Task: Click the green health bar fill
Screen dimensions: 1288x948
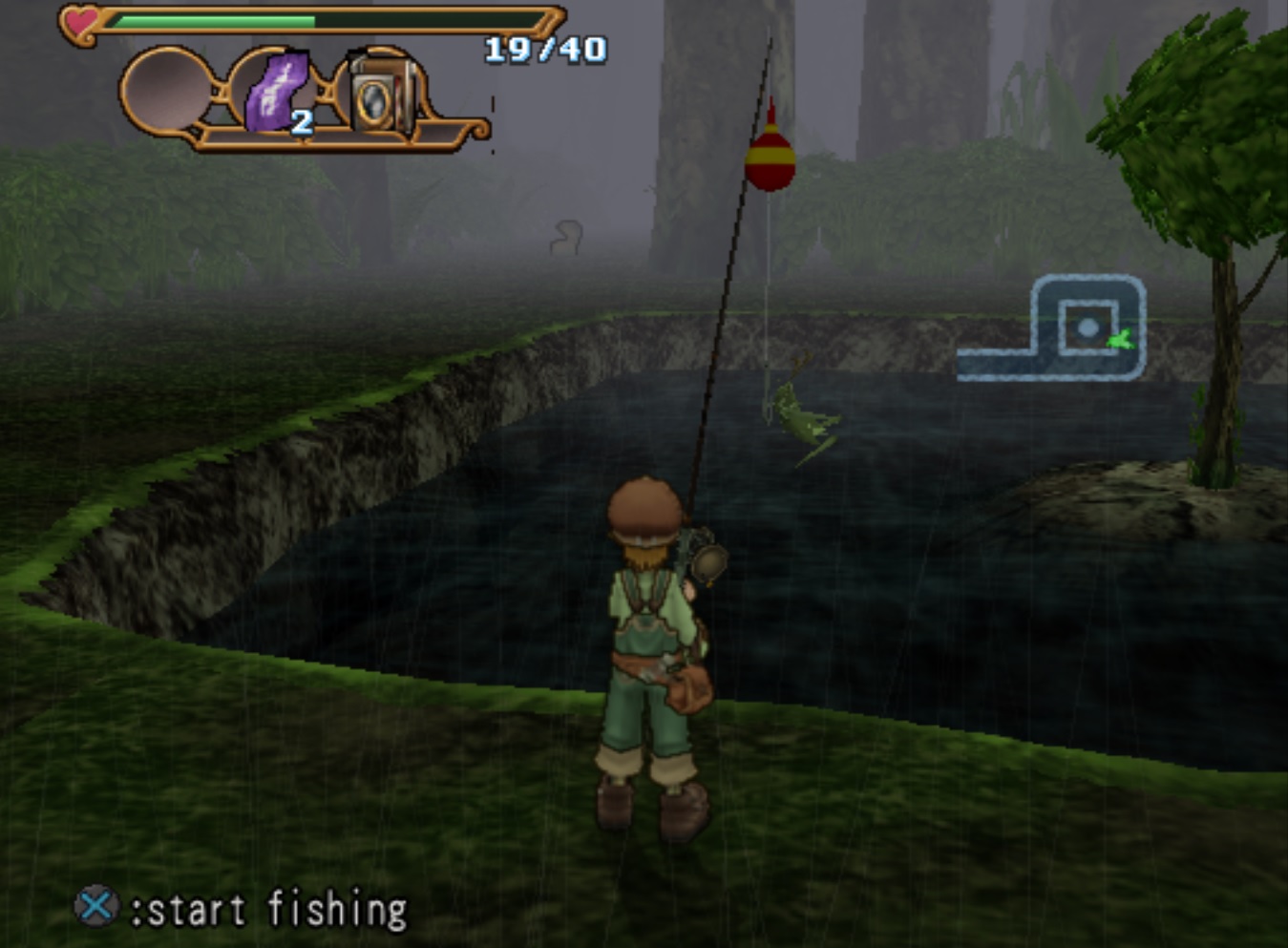Action: 215,17
